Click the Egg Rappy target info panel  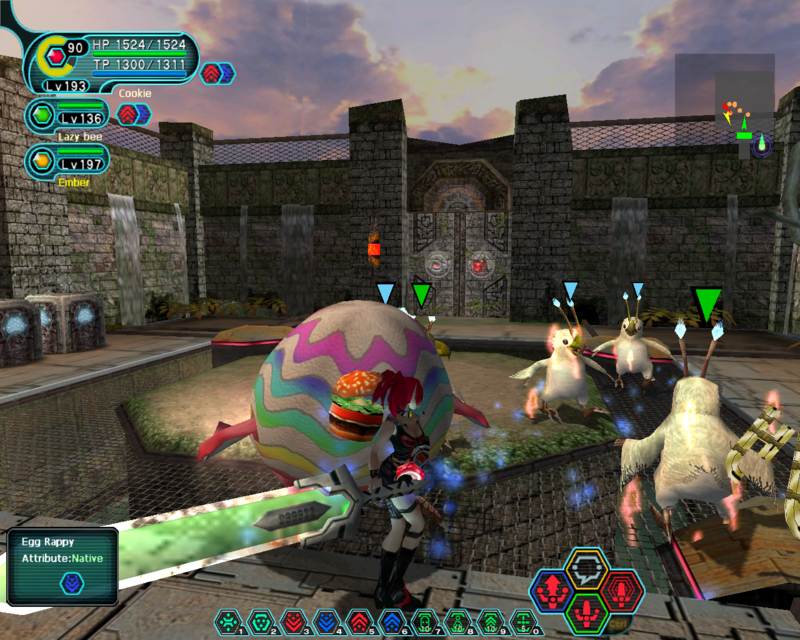pos(62,566)
